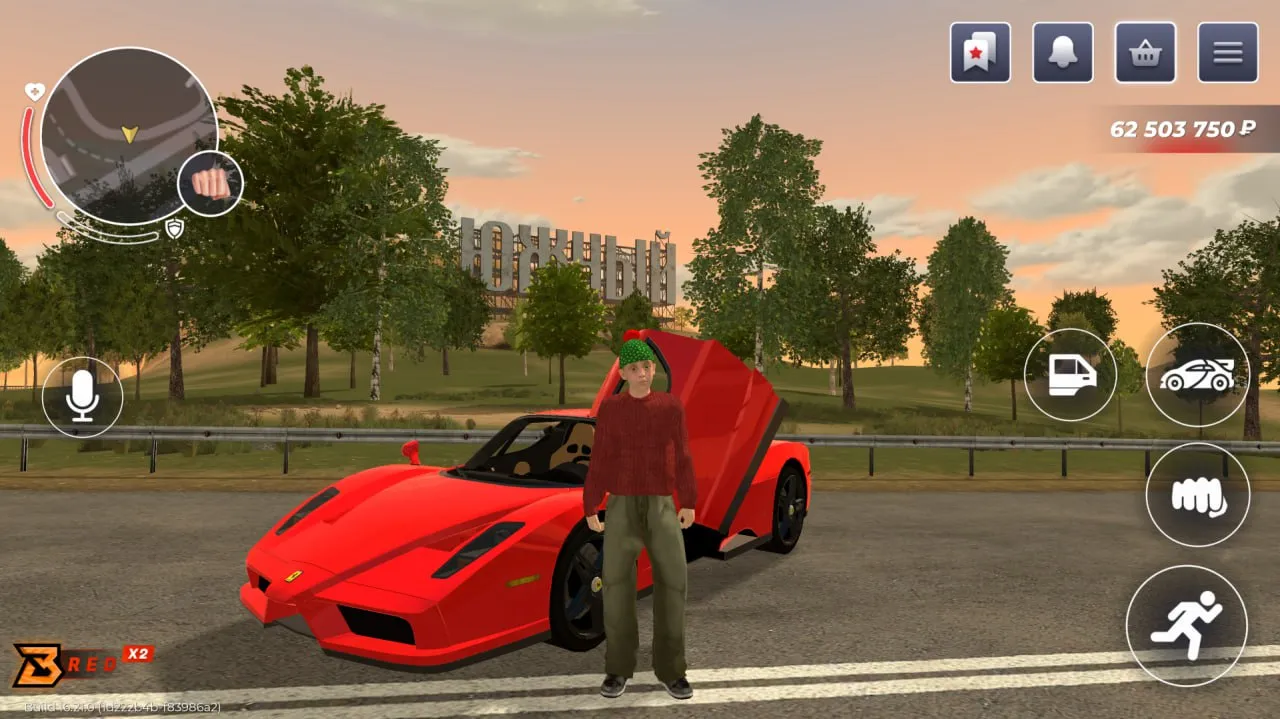Tap the van door enter-vehicle button
The width and height of the screenshot is (1280, 719).
coord(1070,375)
